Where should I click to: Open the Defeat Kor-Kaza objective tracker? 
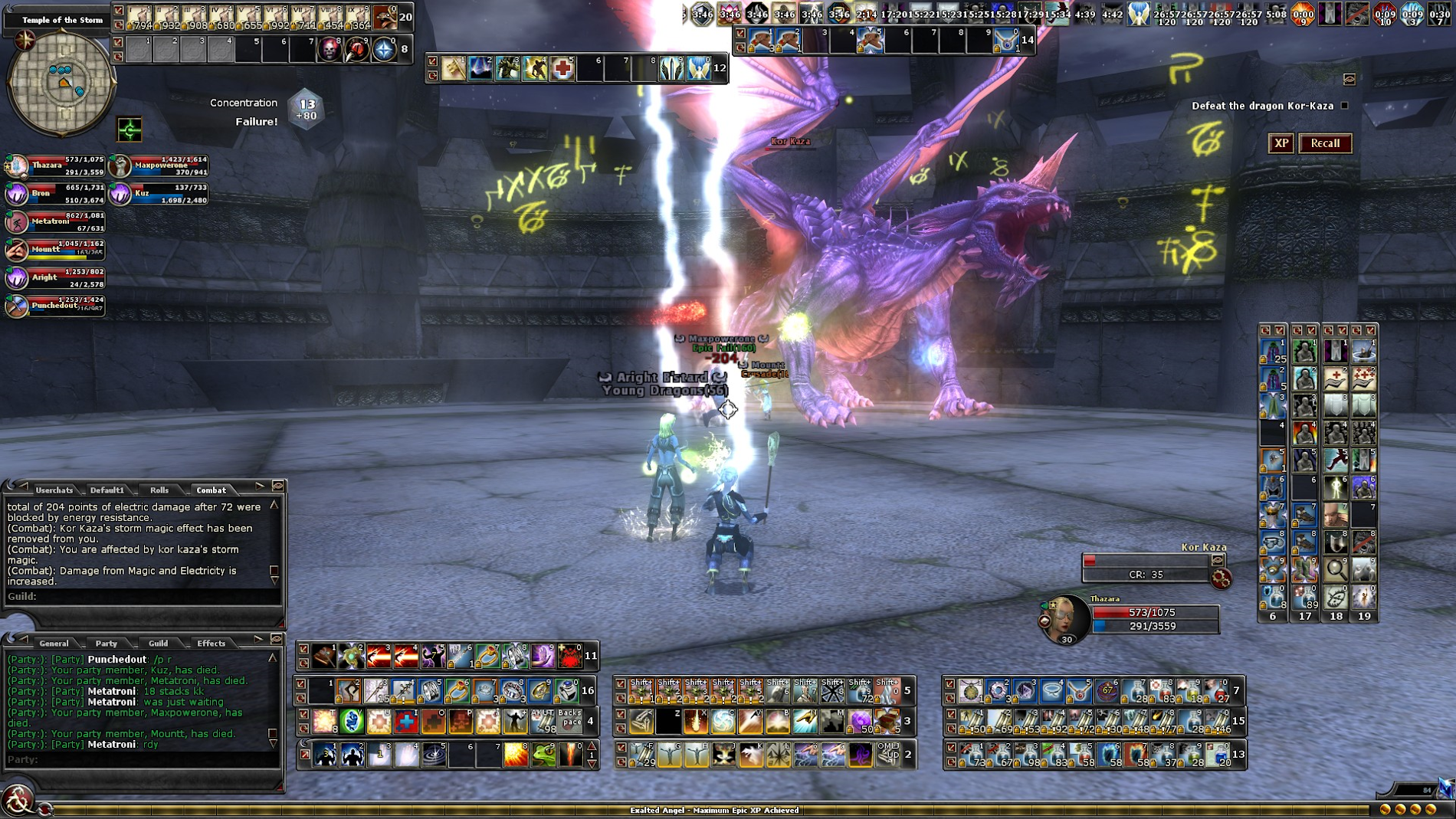(1262, 106)
